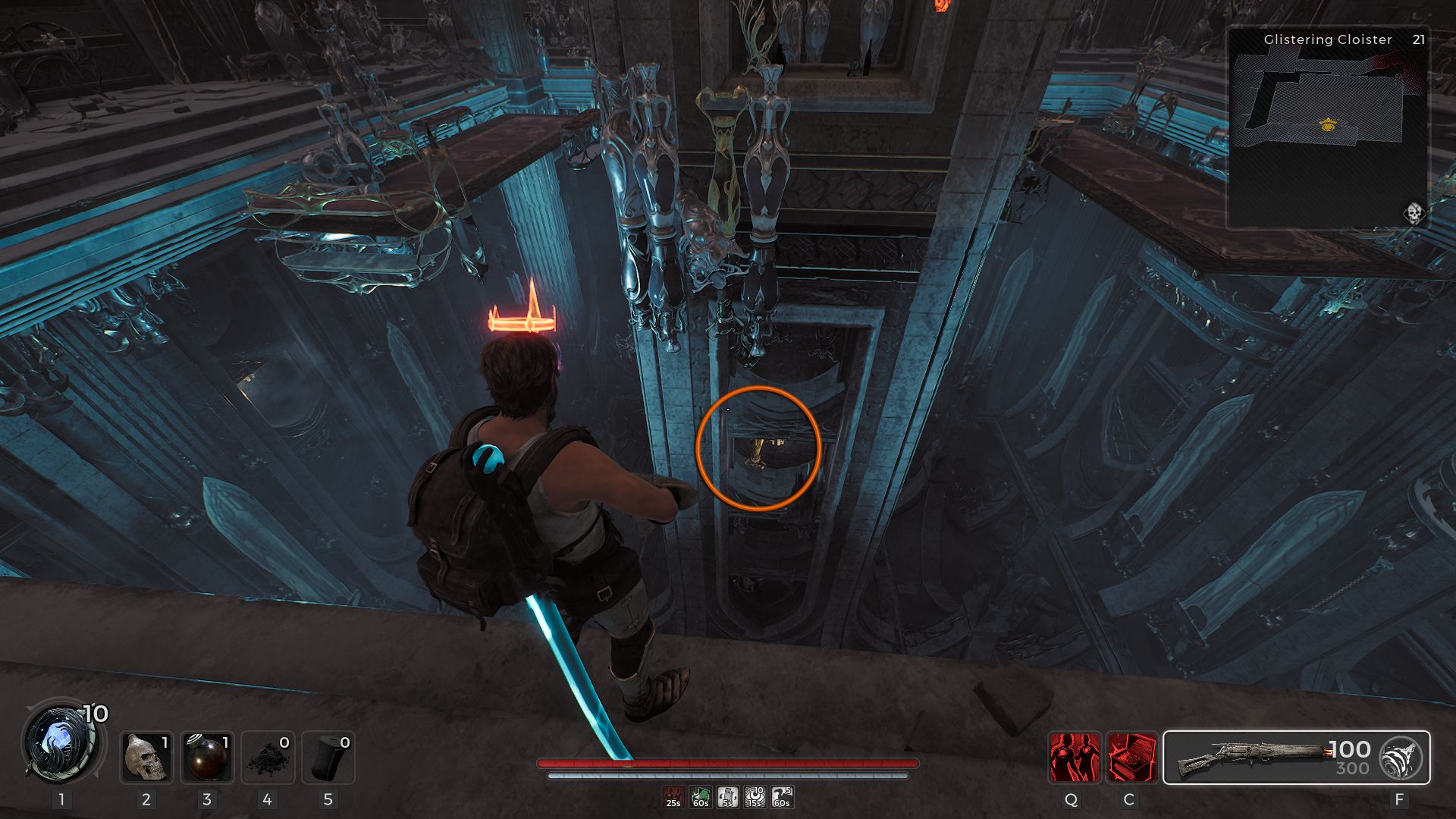Image resolution: width=1456 pixels, height=819 pixels.
Task: Toggle the eye status effect showing 10 stacks
Action: [x=755, y=795]
